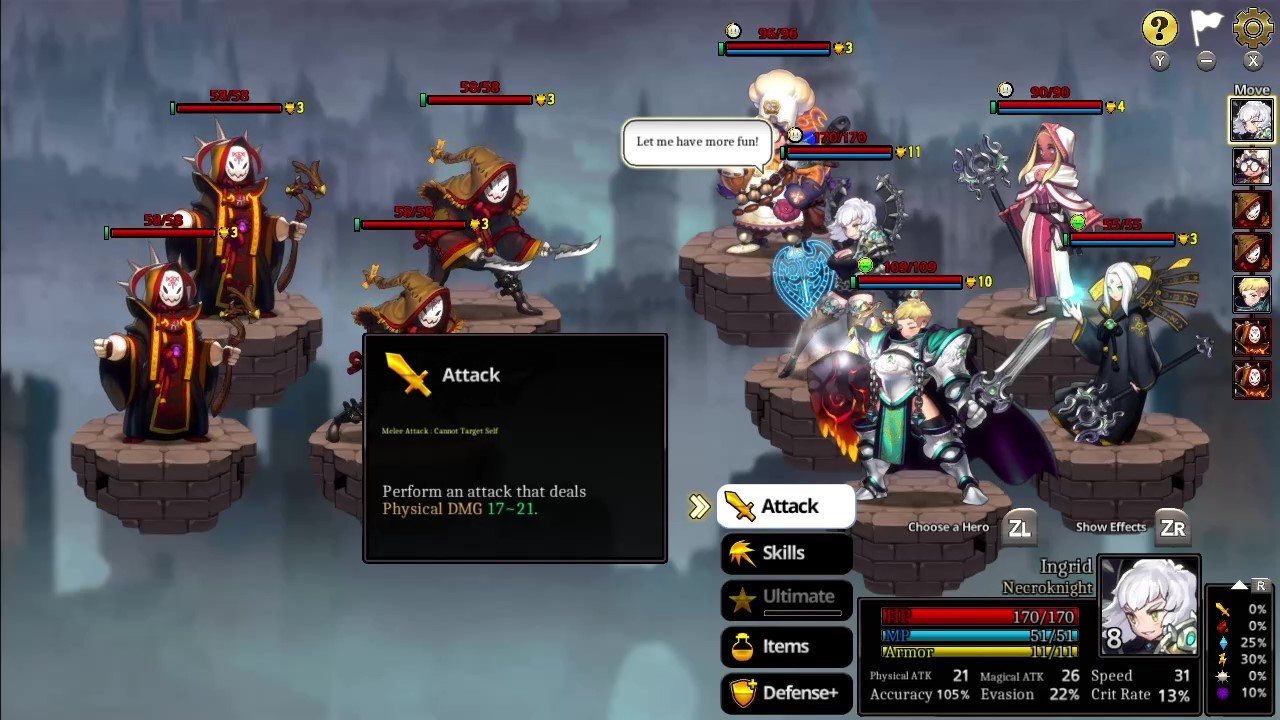The width and height of the screenshot is (1280, 720).
Task: Select the Defense+ shield icon
Action: (744, 692)
